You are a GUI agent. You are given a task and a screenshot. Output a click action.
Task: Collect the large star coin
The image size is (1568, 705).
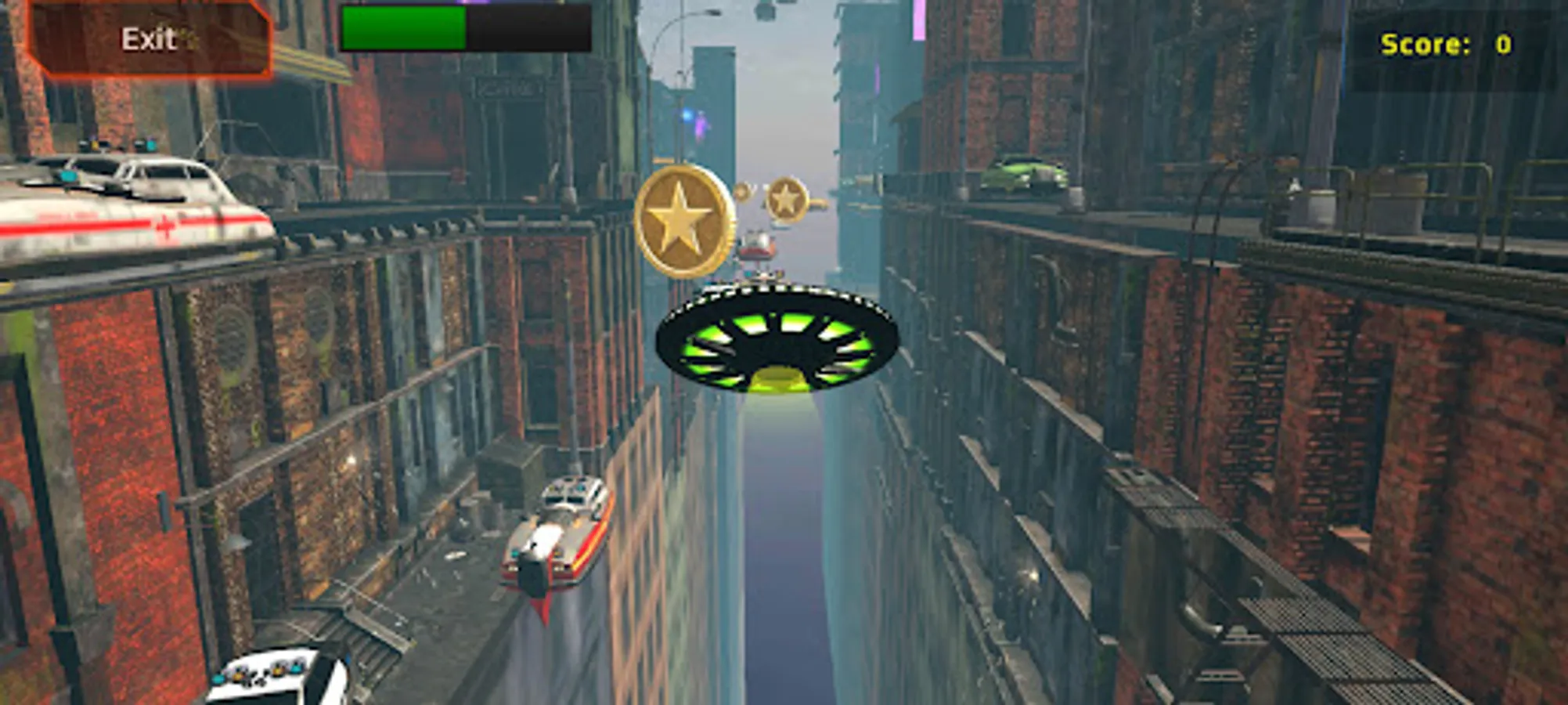point(683,217)
